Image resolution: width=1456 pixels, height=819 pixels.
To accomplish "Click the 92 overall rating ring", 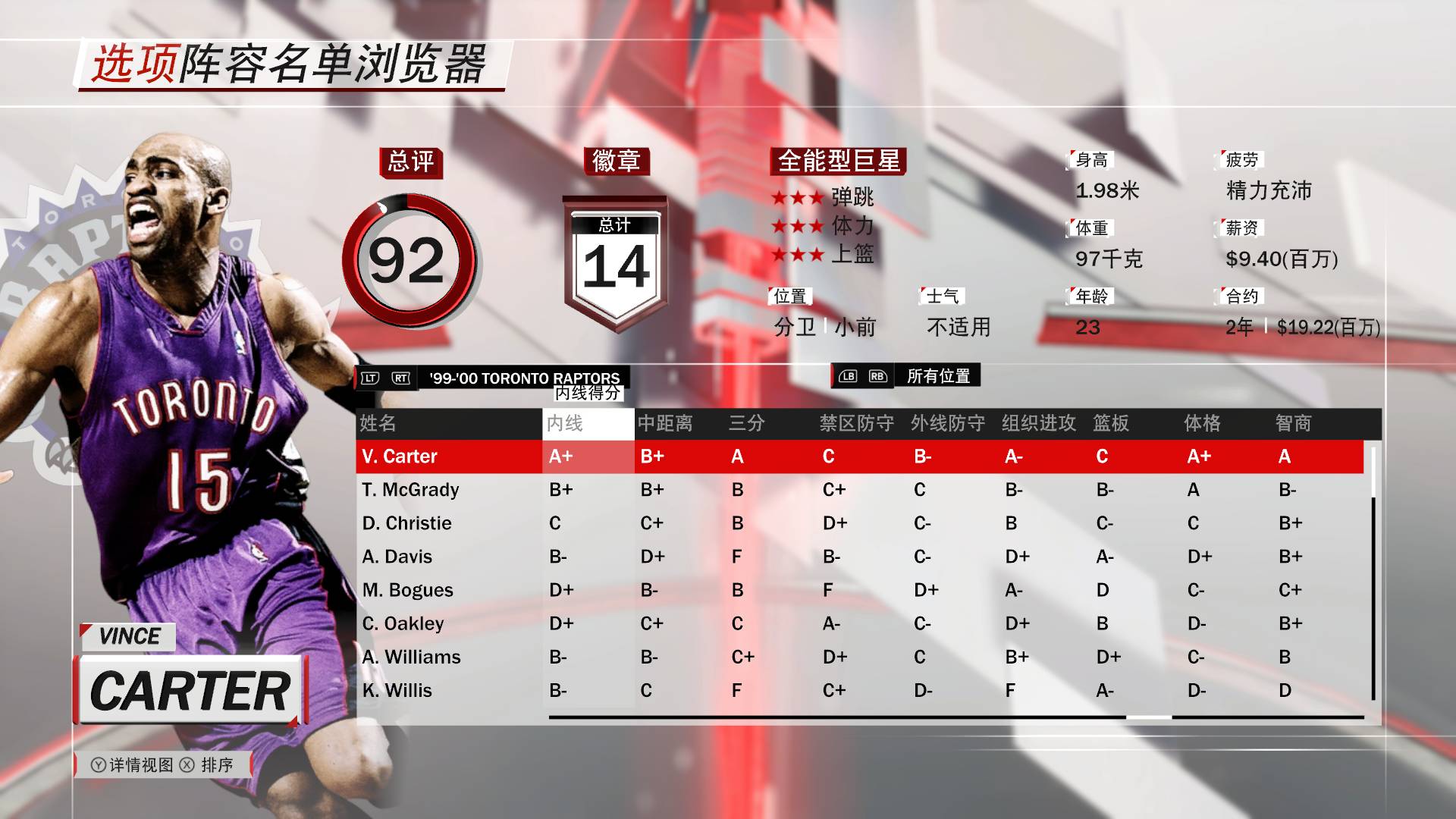I will [x=410, y=259].
